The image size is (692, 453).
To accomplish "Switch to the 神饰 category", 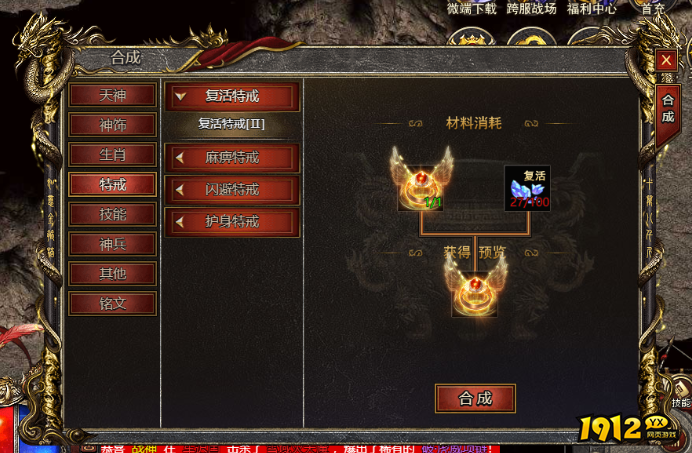I will coord(112,126).
